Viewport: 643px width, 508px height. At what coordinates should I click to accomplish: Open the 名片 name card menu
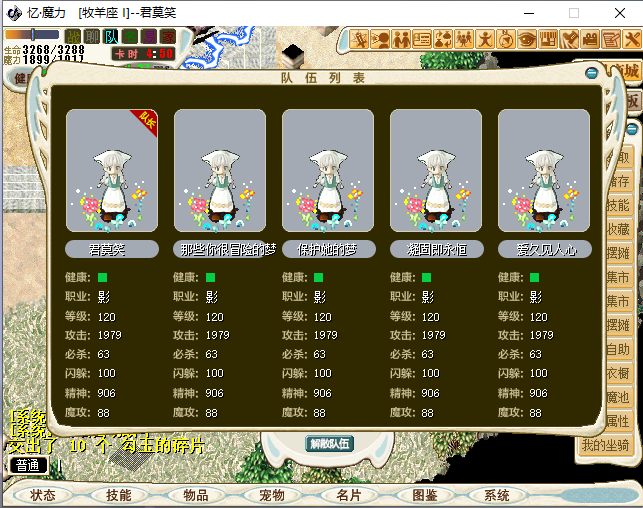point(348,495)
